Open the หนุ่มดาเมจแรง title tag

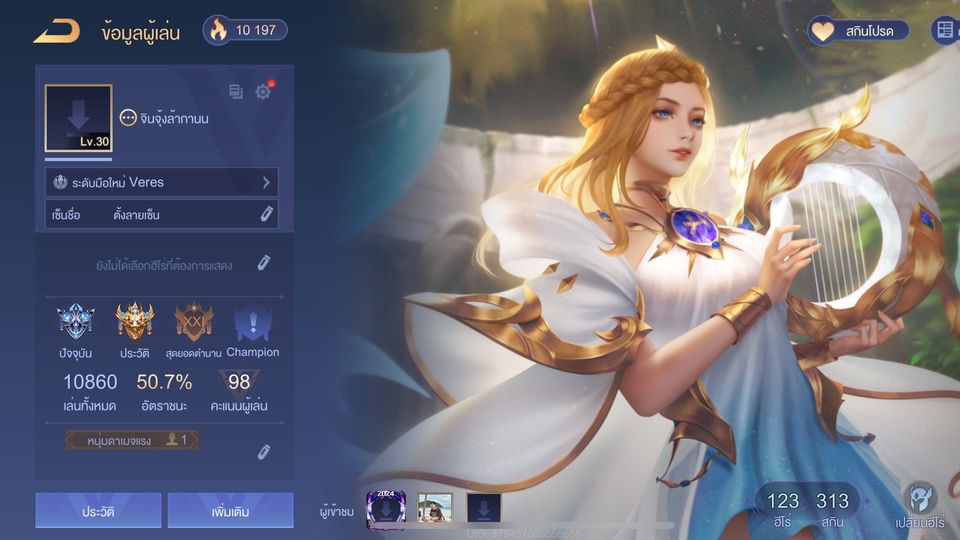click(x=132, y=440)
